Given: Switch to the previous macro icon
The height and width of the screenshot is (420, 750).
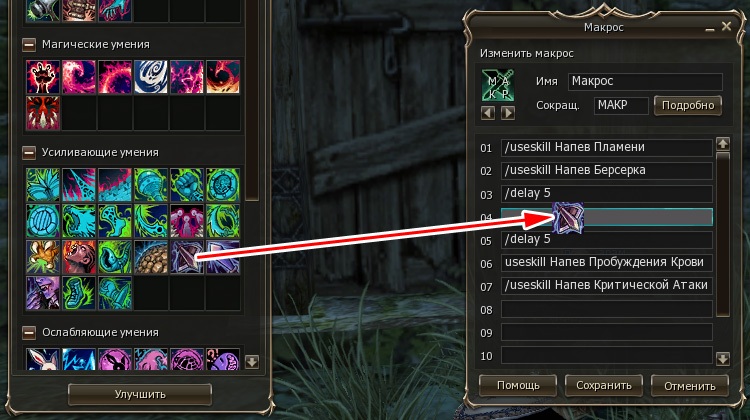Looking at the screenshot, I should [x=489, y=112].
